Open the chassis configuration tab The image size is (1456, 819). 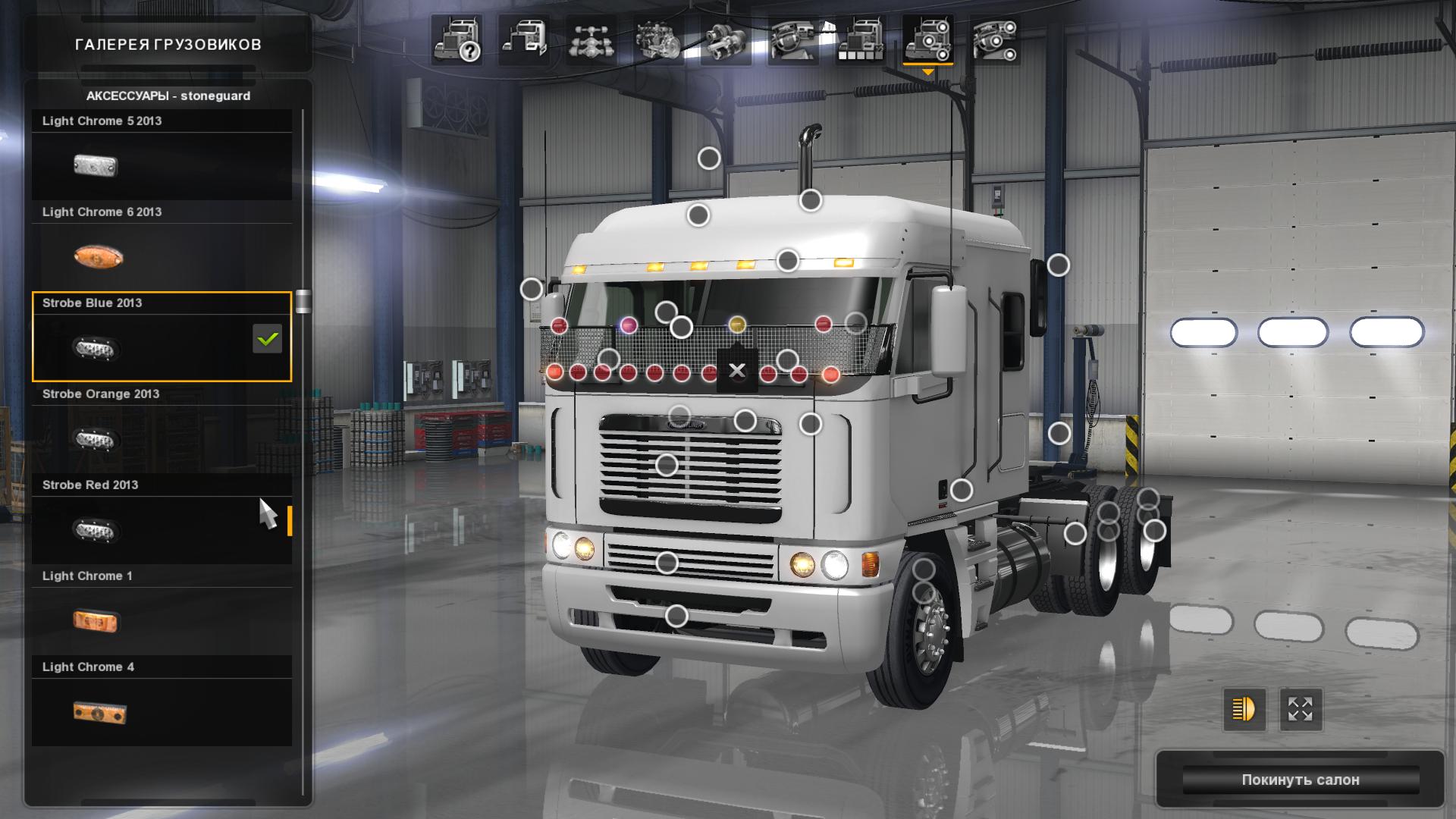coord(591,39)
